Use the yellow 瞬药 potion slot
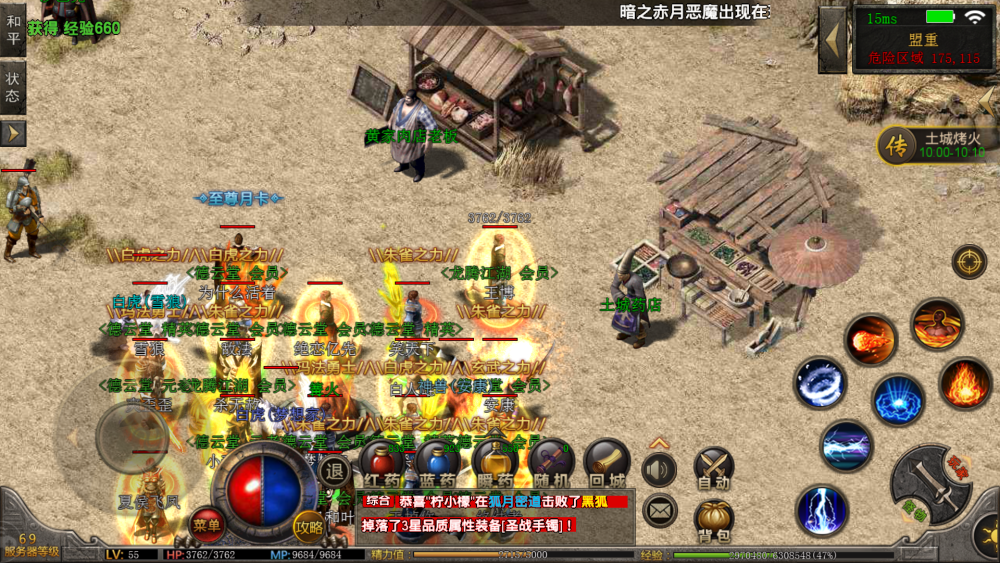The height and width of the screenshot is (563, 1000). point(494,461)
